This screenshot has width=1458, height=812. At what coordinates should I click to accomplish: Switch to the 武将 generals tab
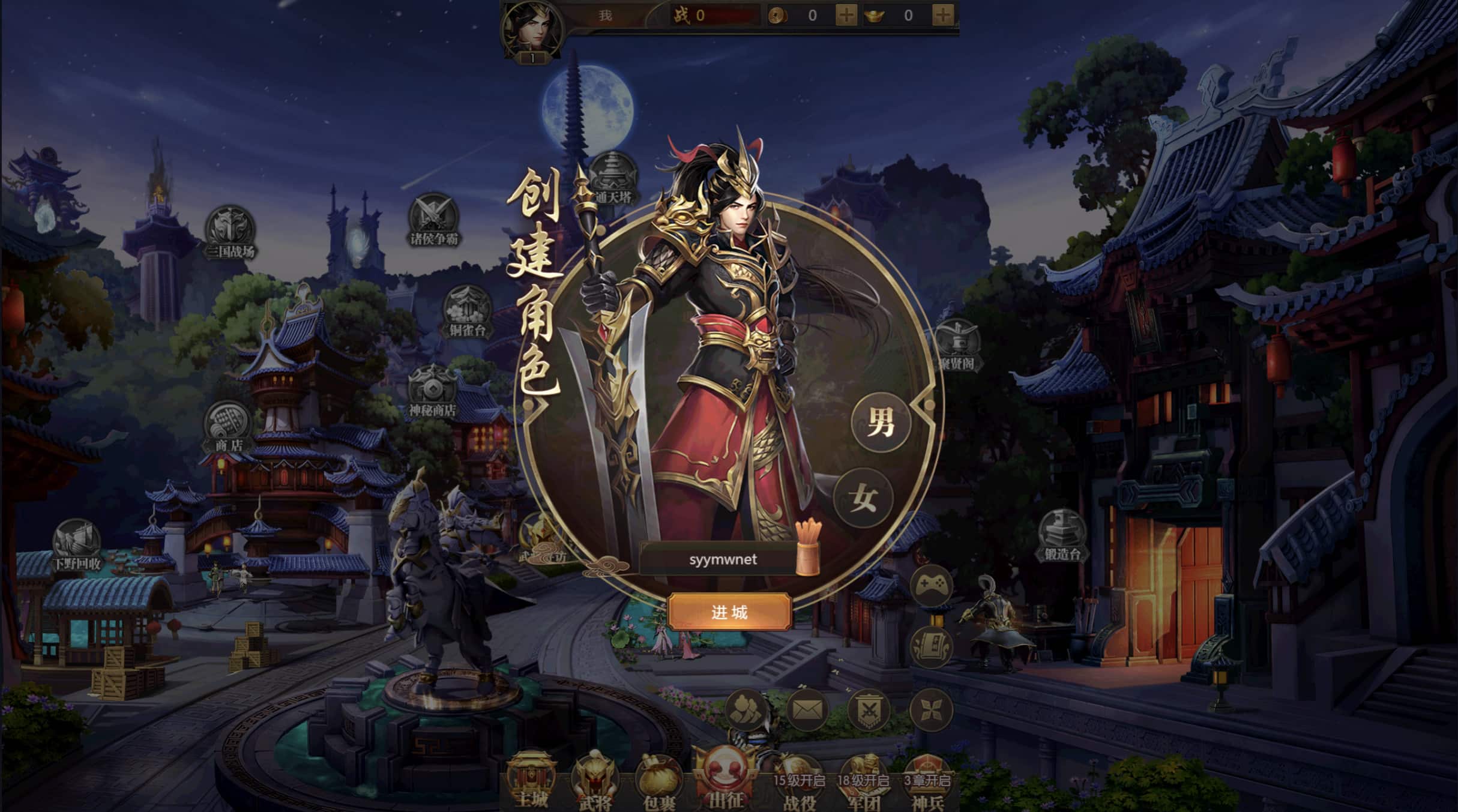click(x=594, y=781)
